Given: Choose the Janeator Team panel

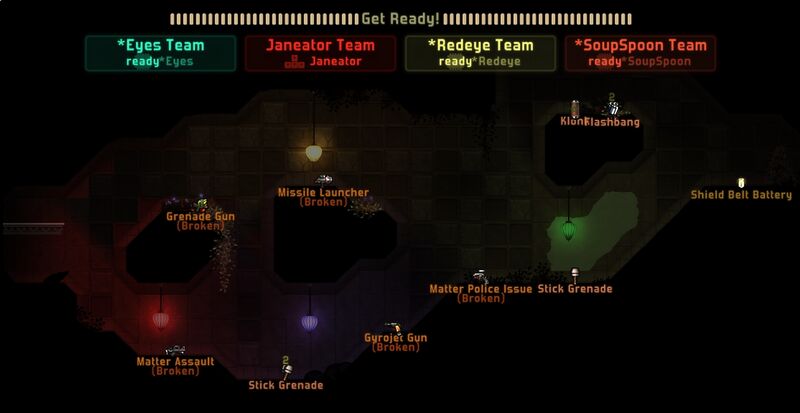Looking at the screenshot, I should (x=320, y=53).
